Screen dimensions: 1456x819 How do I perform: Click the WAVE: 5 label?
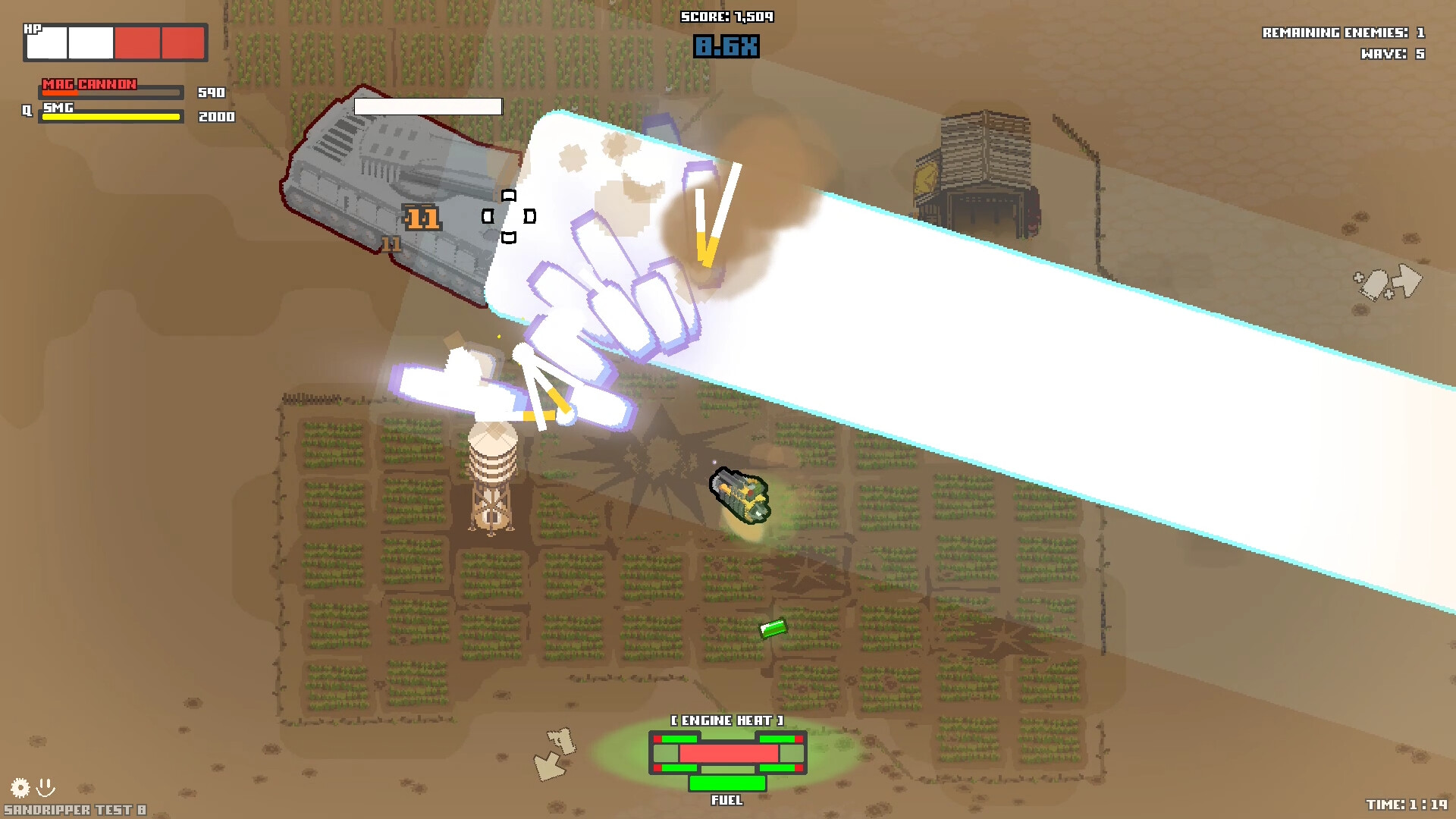tap(1392, 53)
